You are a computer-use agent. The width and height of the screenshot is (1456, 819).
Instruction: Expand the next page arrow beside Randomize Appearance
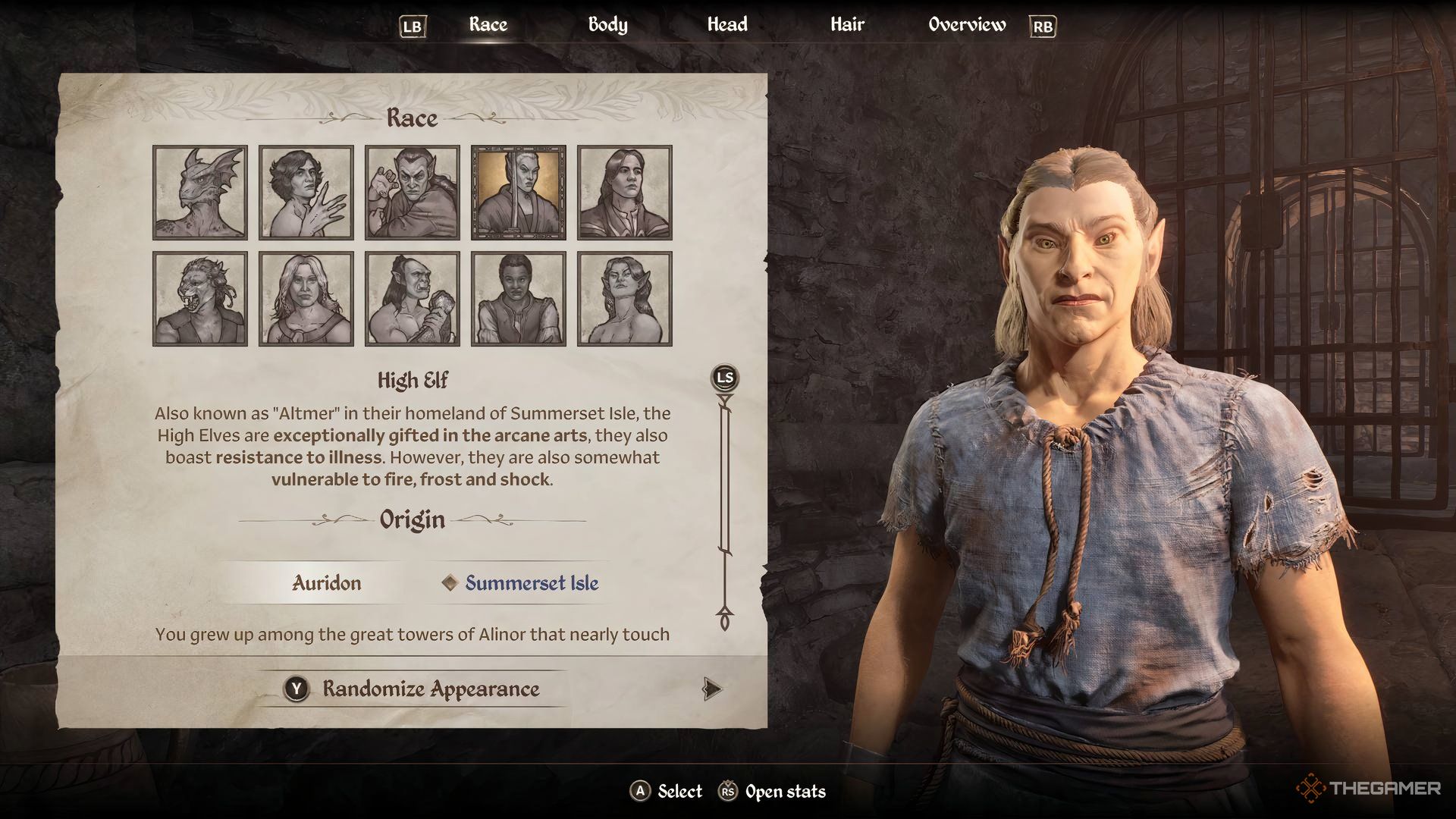click(x=711, y=689)
